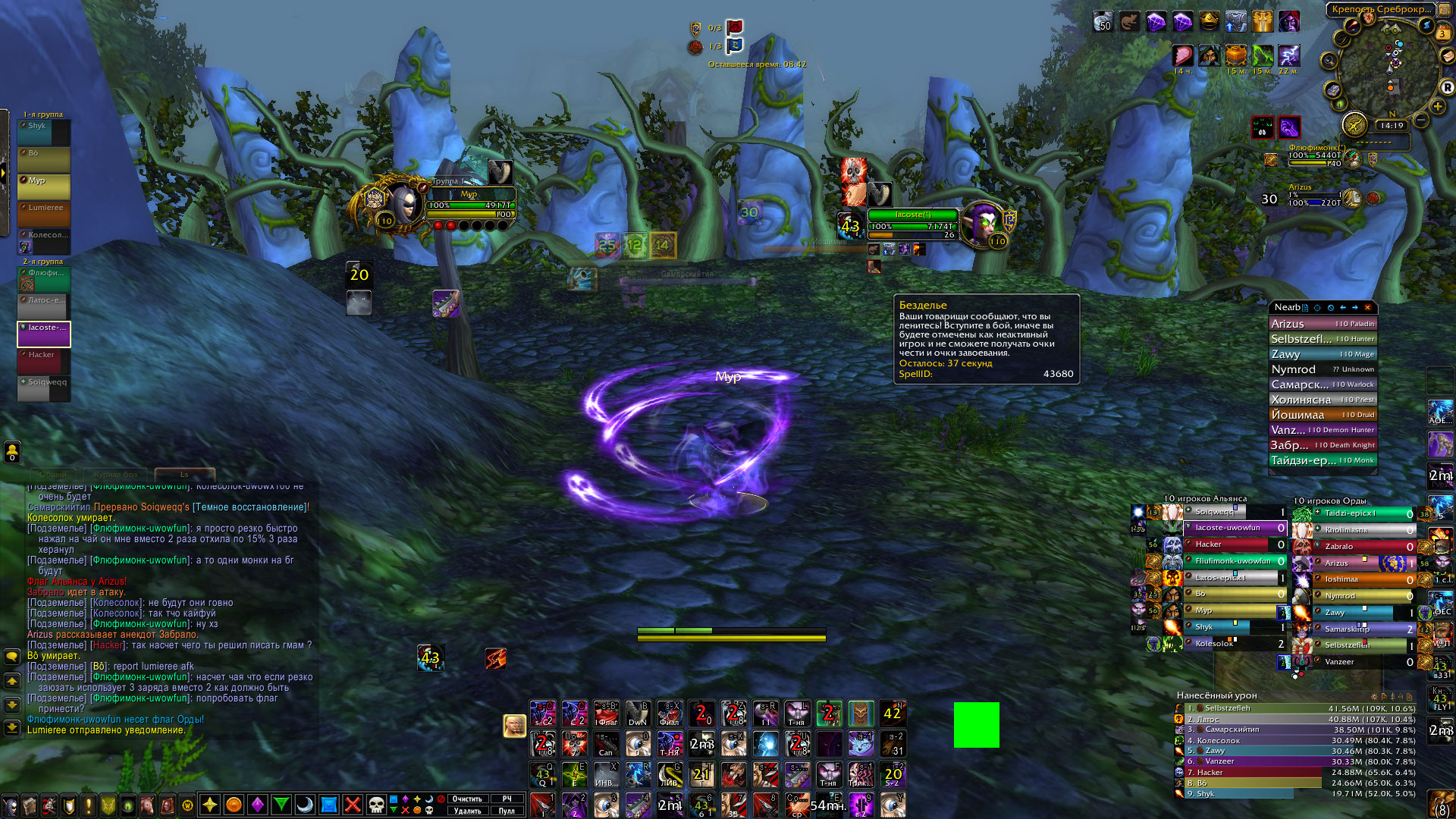Click the РЧ button
Viewport: 1456px width, 819px height.
pyautogui.click(x=507, y=799)
